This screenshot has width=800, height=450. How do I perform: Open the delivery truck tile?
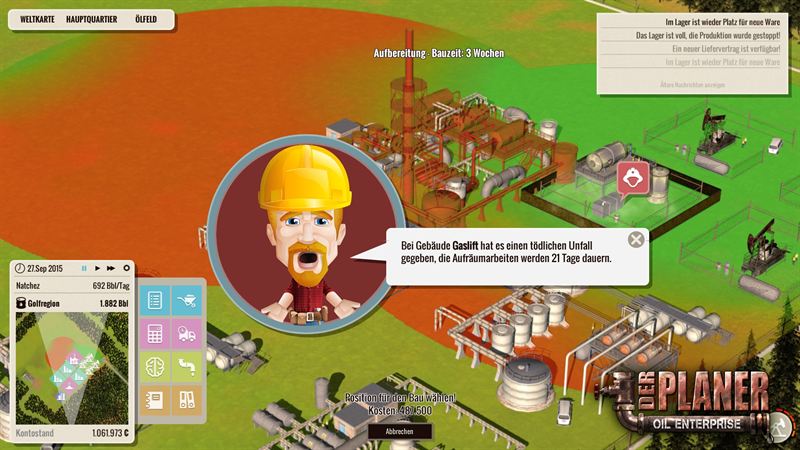(x=187, y=333)
